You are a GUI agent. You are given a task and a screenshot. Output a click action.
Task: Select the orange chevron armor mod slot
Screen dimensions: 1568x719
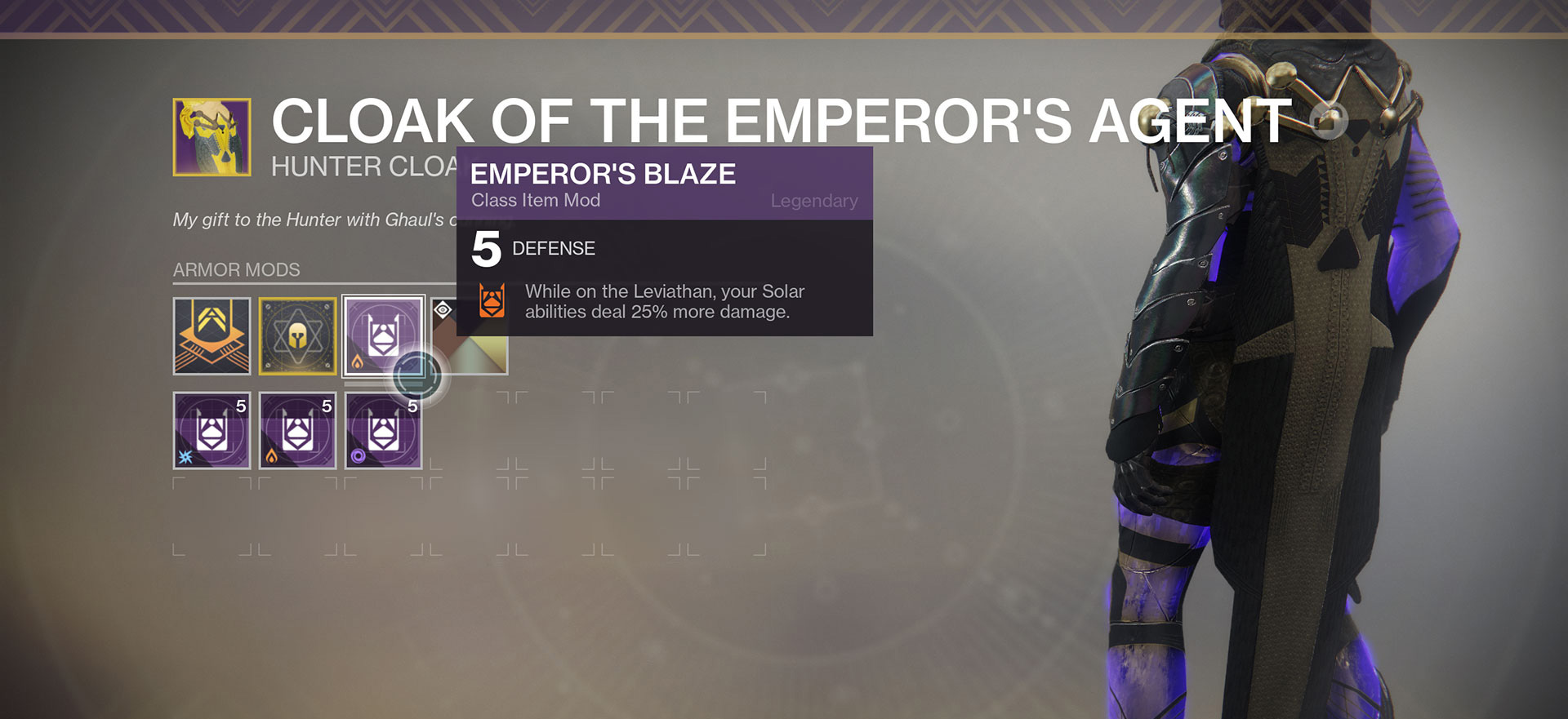point(212,335)
